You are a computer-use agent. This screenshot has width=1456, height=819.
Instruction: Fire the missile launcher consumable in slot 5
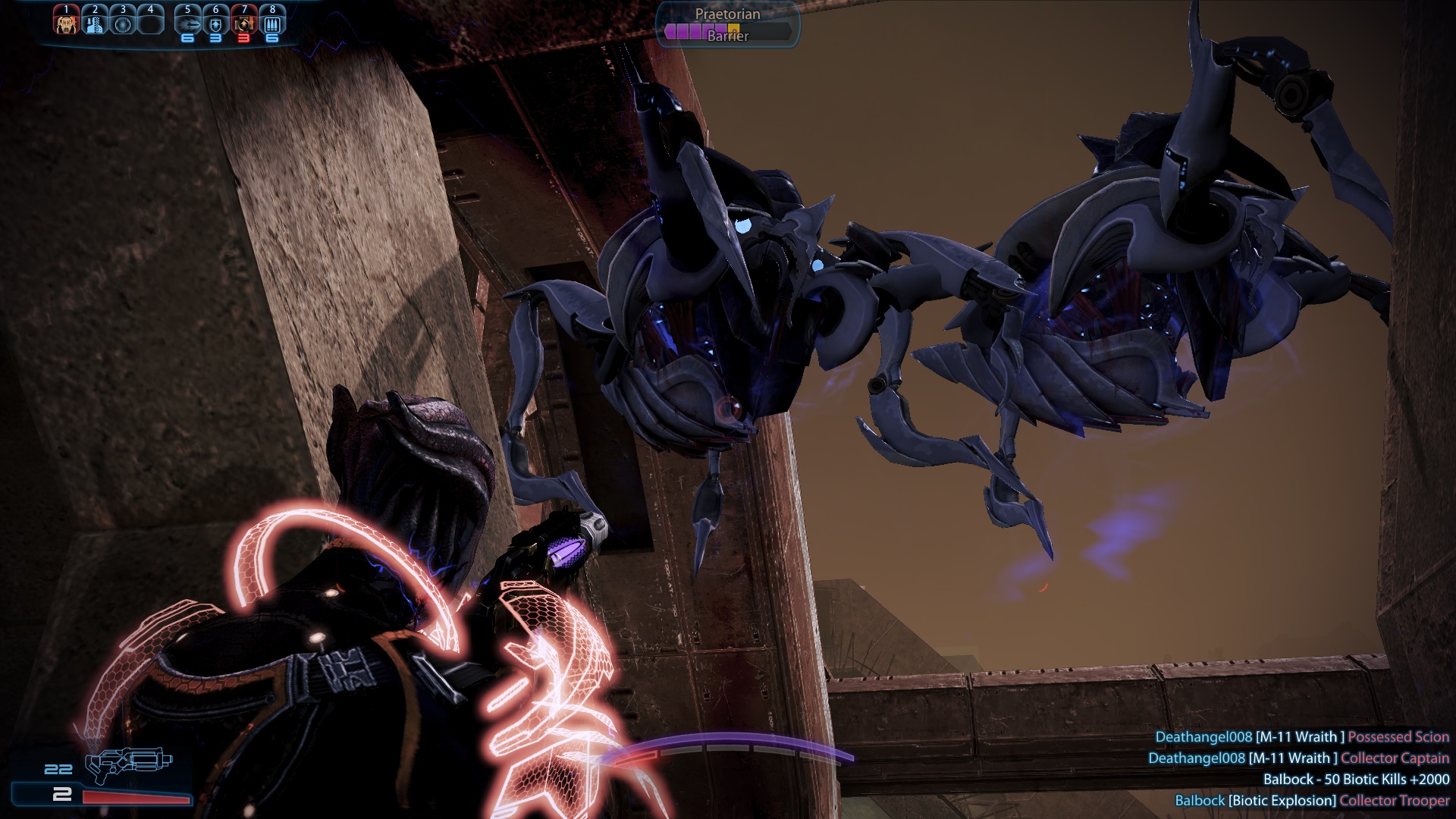(x=188, y=23)
